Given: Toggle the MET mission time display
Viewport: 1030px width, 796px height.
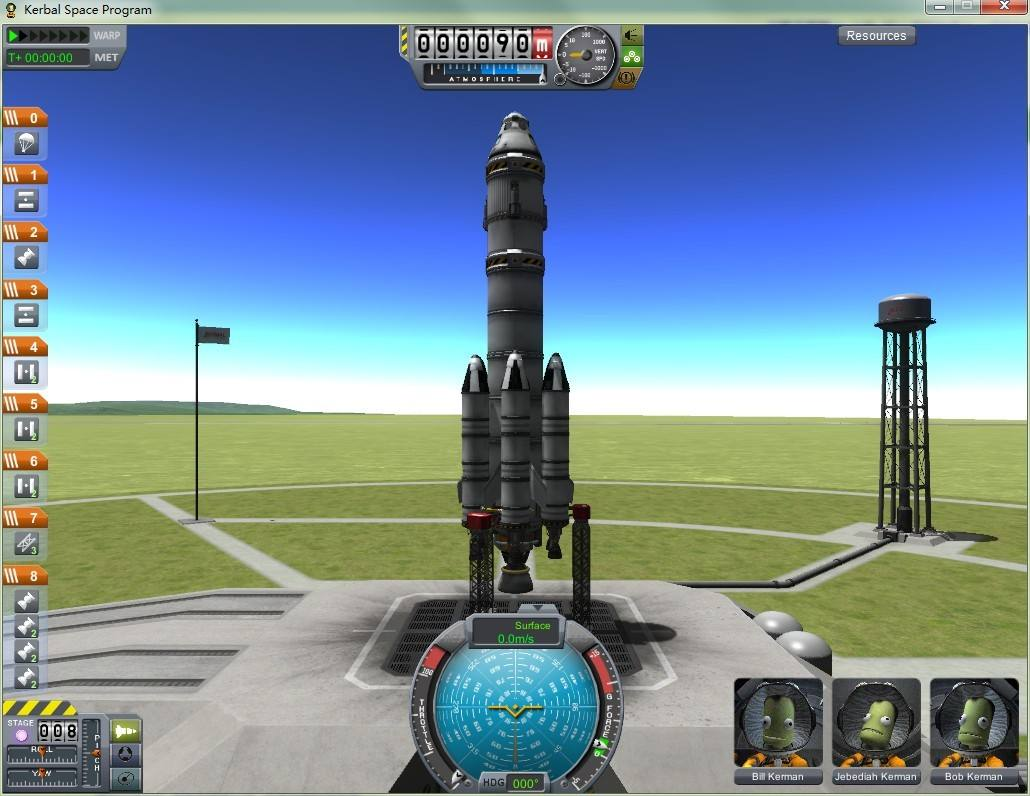Looking at the screenshot, I should 106,57.
